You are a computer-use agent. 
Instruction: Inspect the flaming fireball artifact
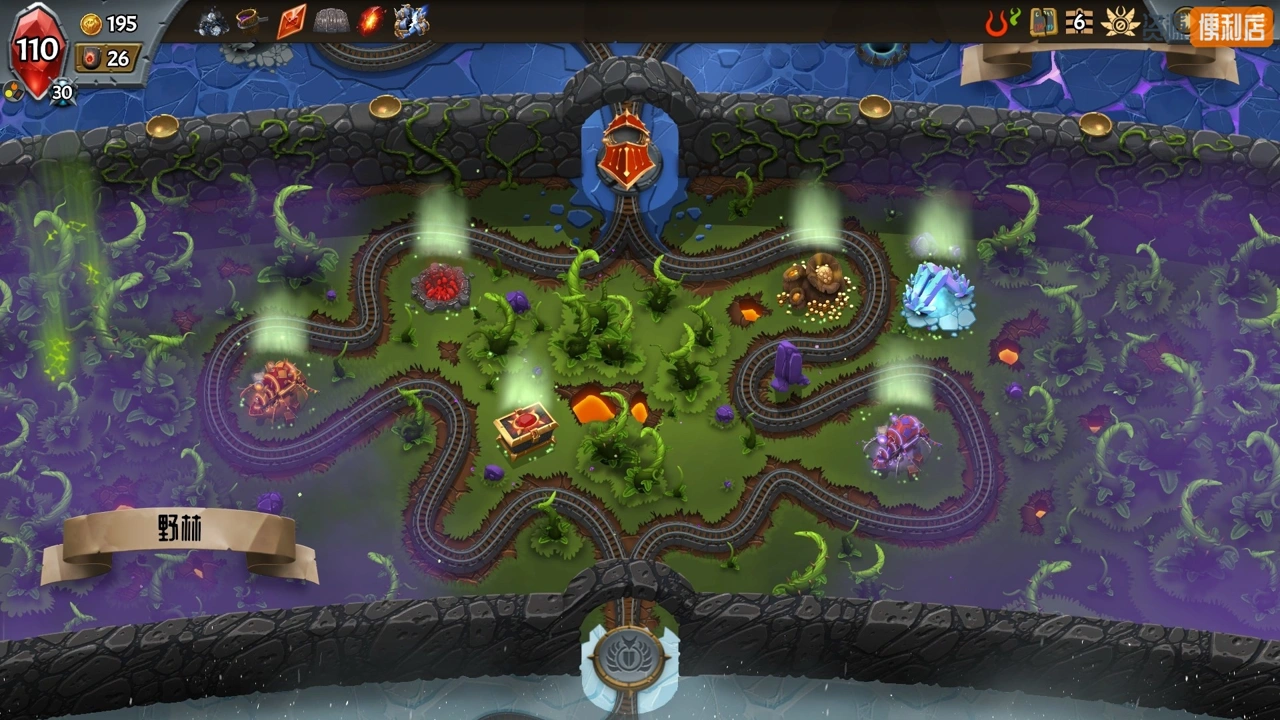(371, 21)
